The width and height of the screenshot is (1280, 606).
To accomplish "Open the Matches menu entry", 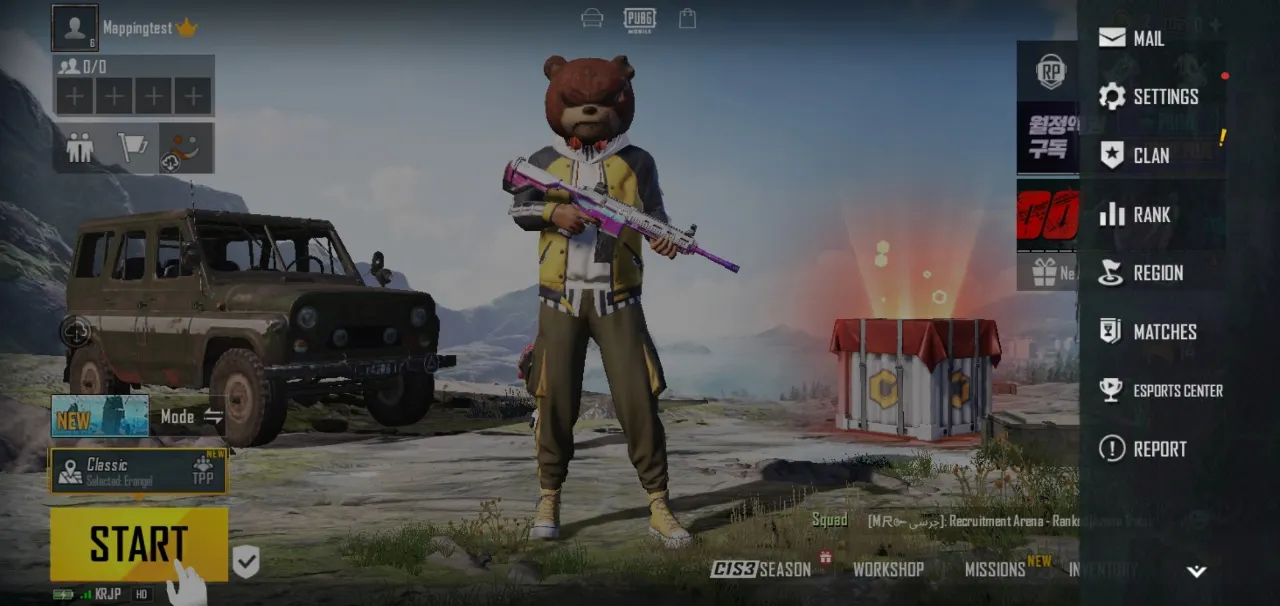I will click(1148, 332).
